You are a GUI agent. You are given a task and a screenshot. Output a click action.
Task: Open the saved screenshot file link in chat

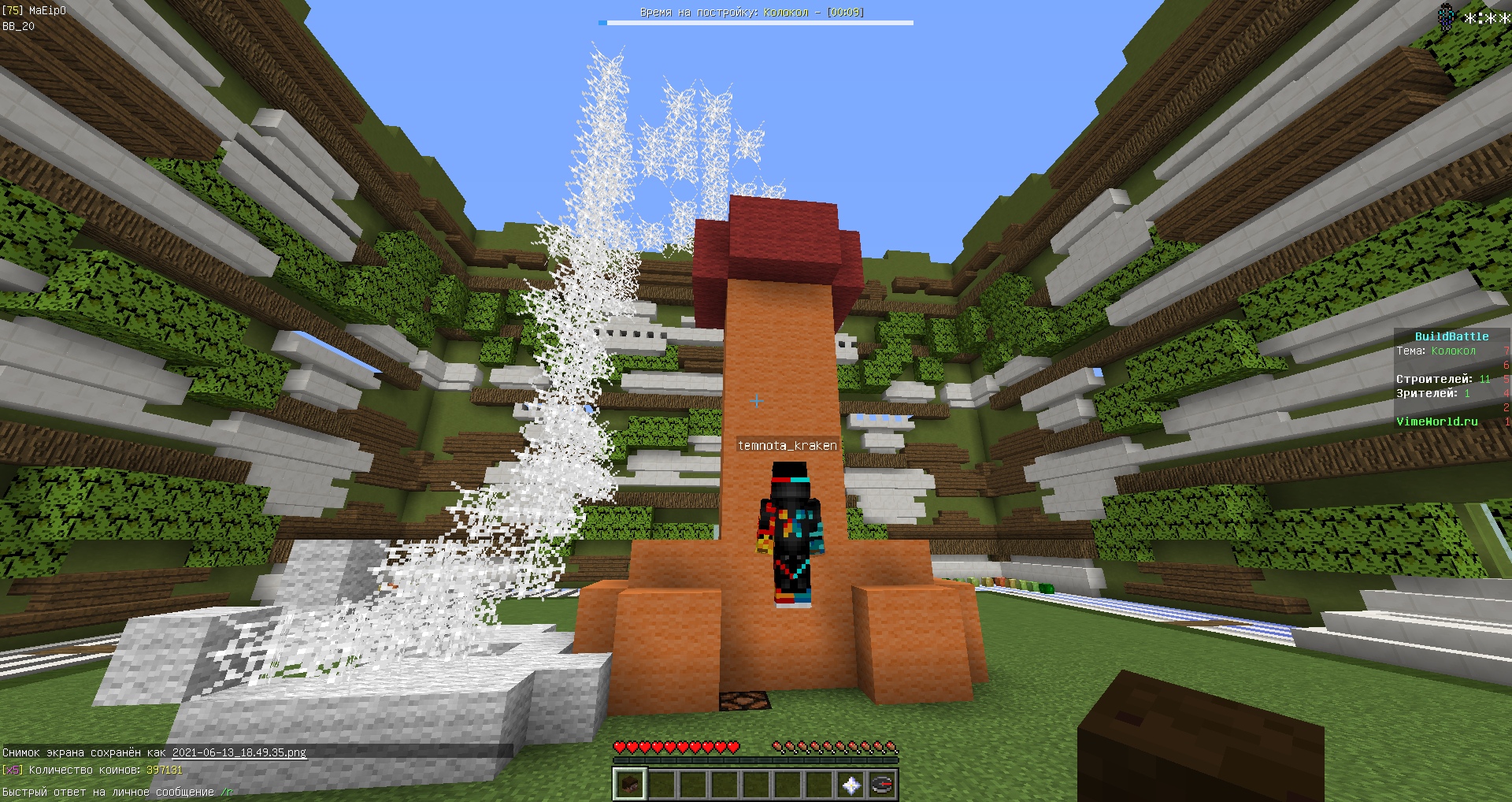pos(239,752)
